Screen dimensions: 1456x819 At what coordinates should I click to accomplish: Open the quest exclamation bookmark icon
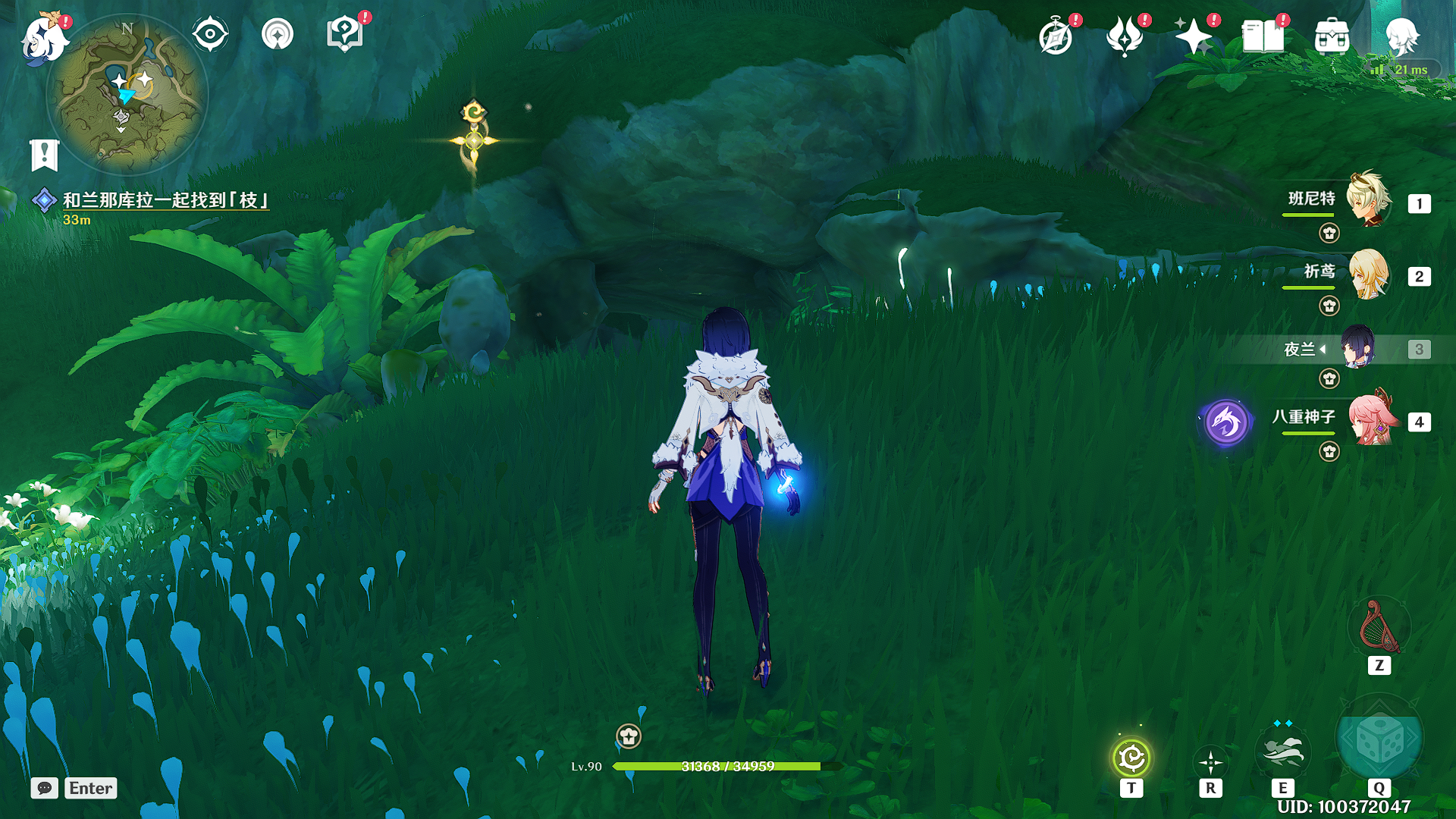pos(44,155)
